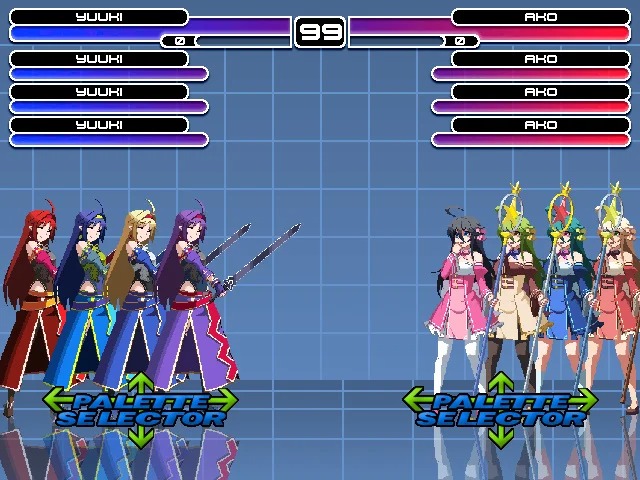
Task: Click the left arrow on Ako's palette selector
Action: coord(413,400)
